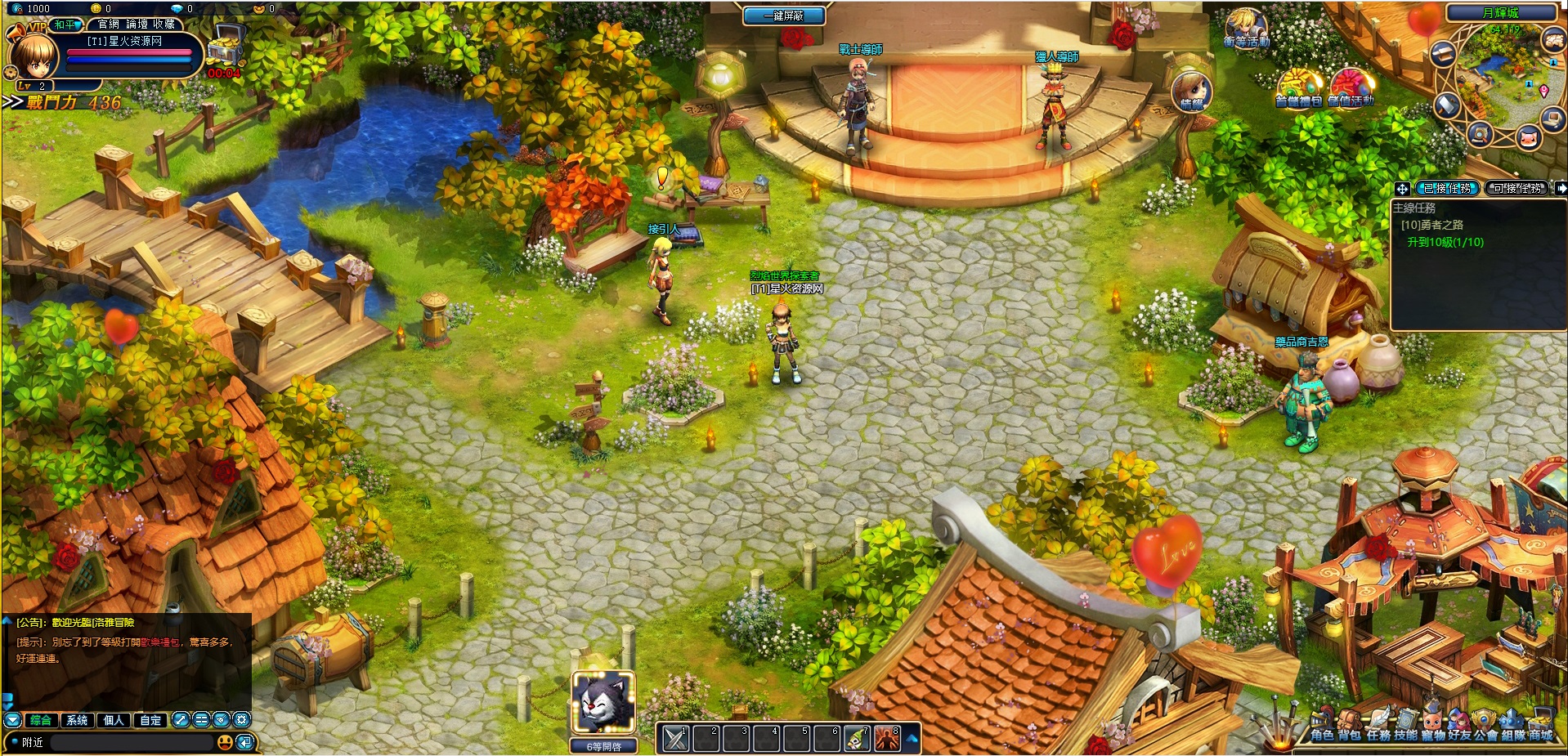Click the 一鍵屏蔽 button at top center
1568x756 pixels.
[x=783, y=16]
